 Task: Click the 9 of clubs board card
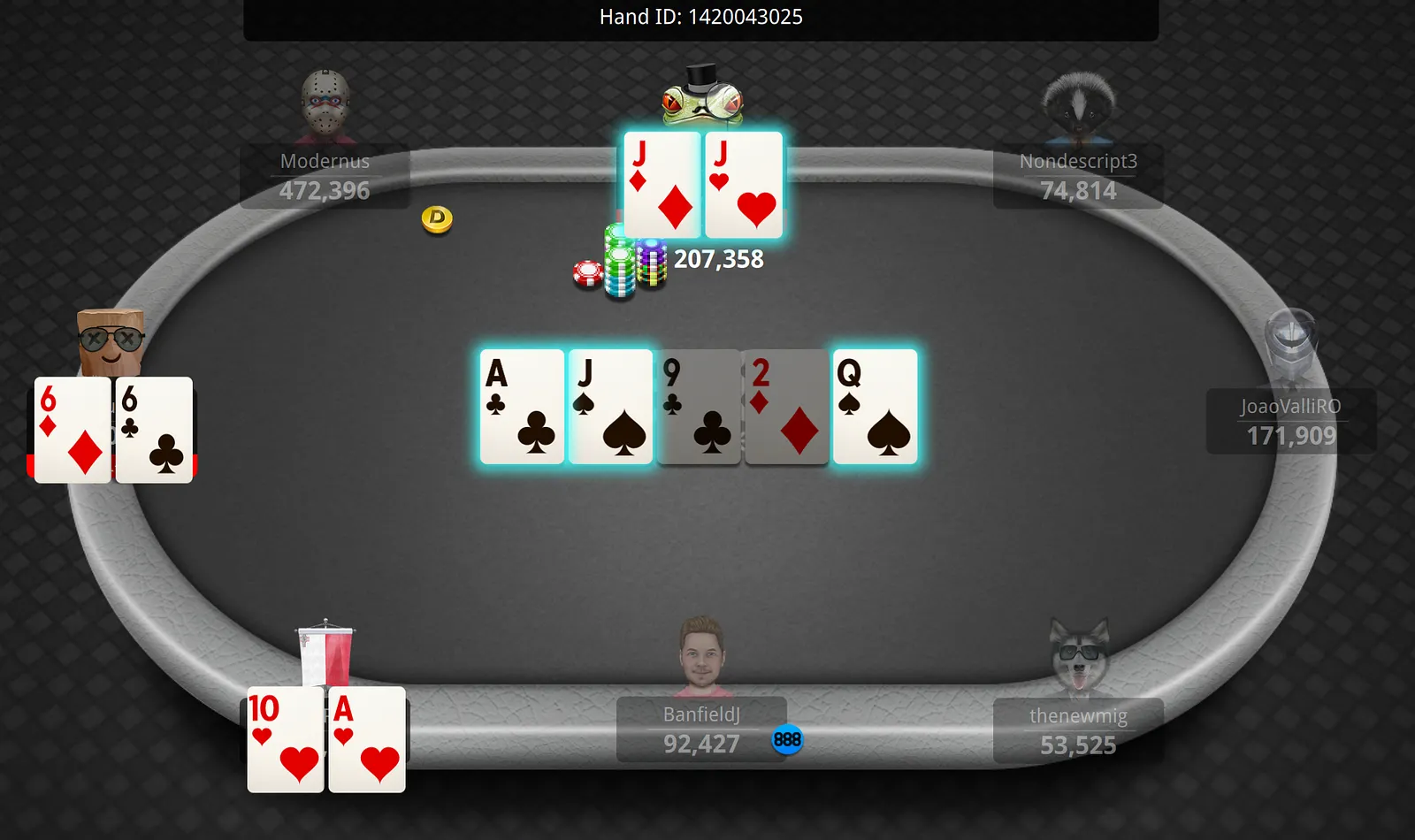[x=699, y=407]
